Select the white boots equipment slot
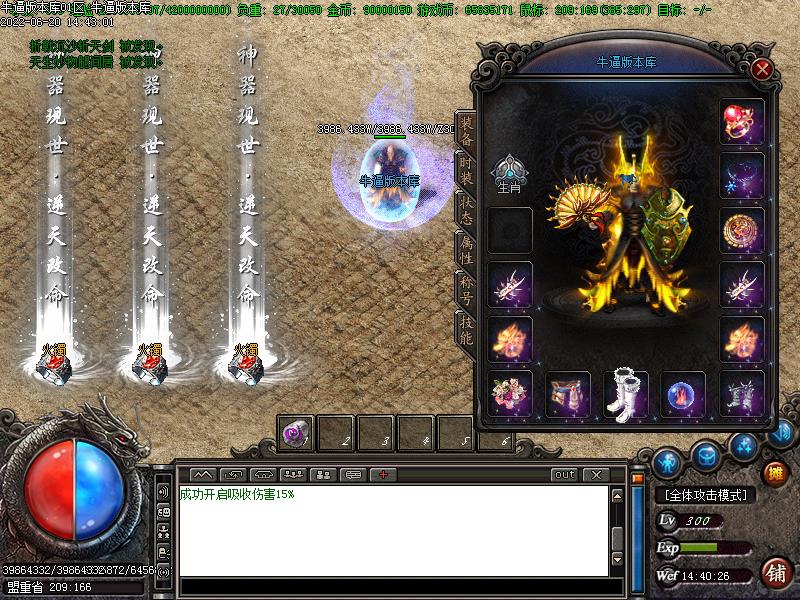The image size is (800, 600). point(626,394)
